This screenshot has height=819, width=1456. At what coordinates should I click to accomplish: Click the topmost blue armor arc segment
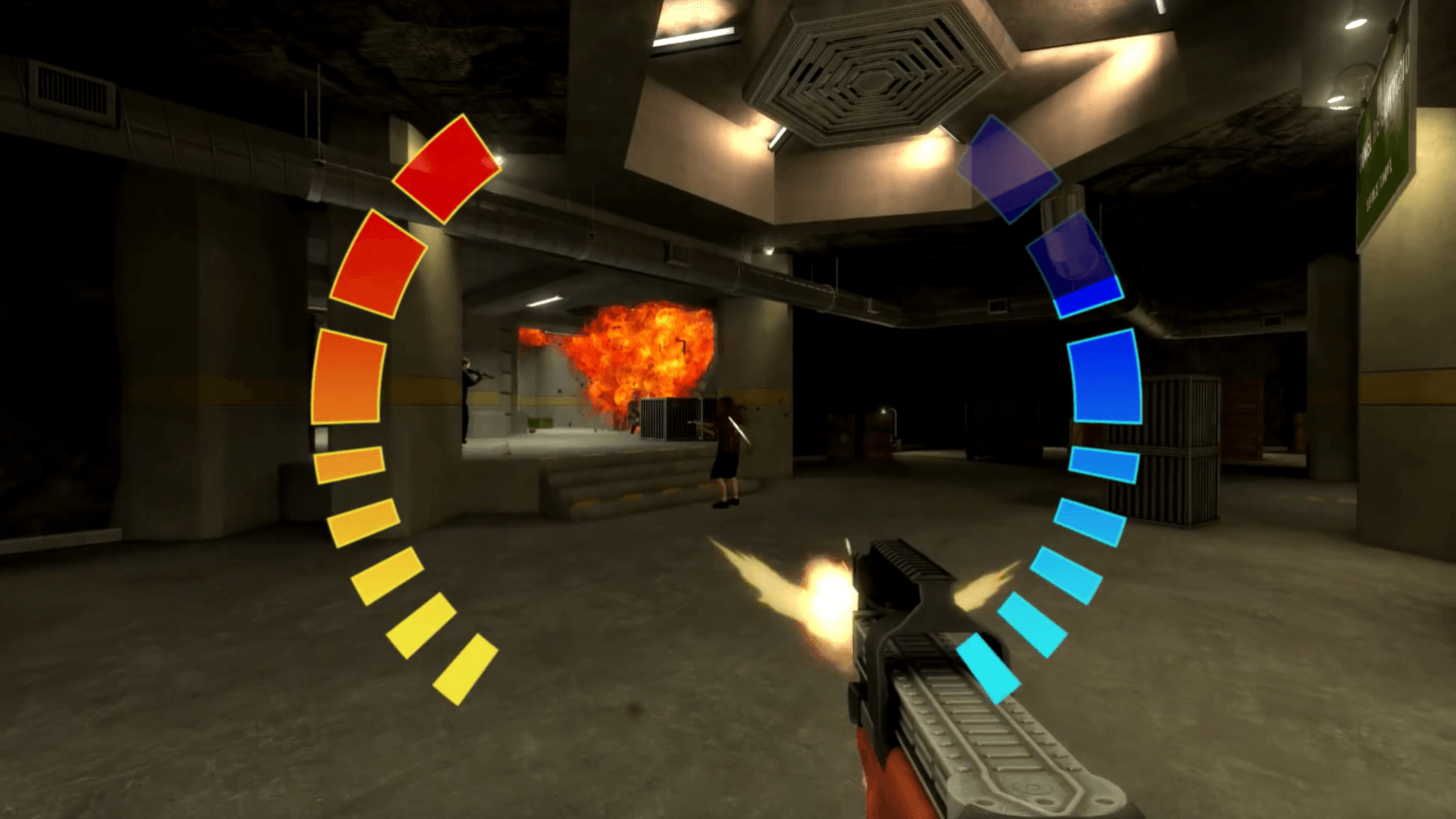[x=1009, y=170]
